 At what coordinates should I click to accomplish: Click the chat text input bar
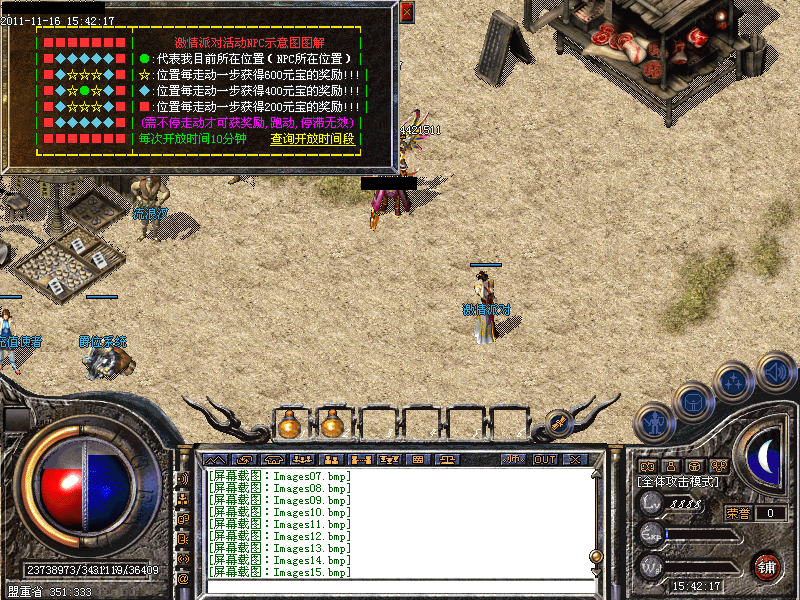(400, 585)
